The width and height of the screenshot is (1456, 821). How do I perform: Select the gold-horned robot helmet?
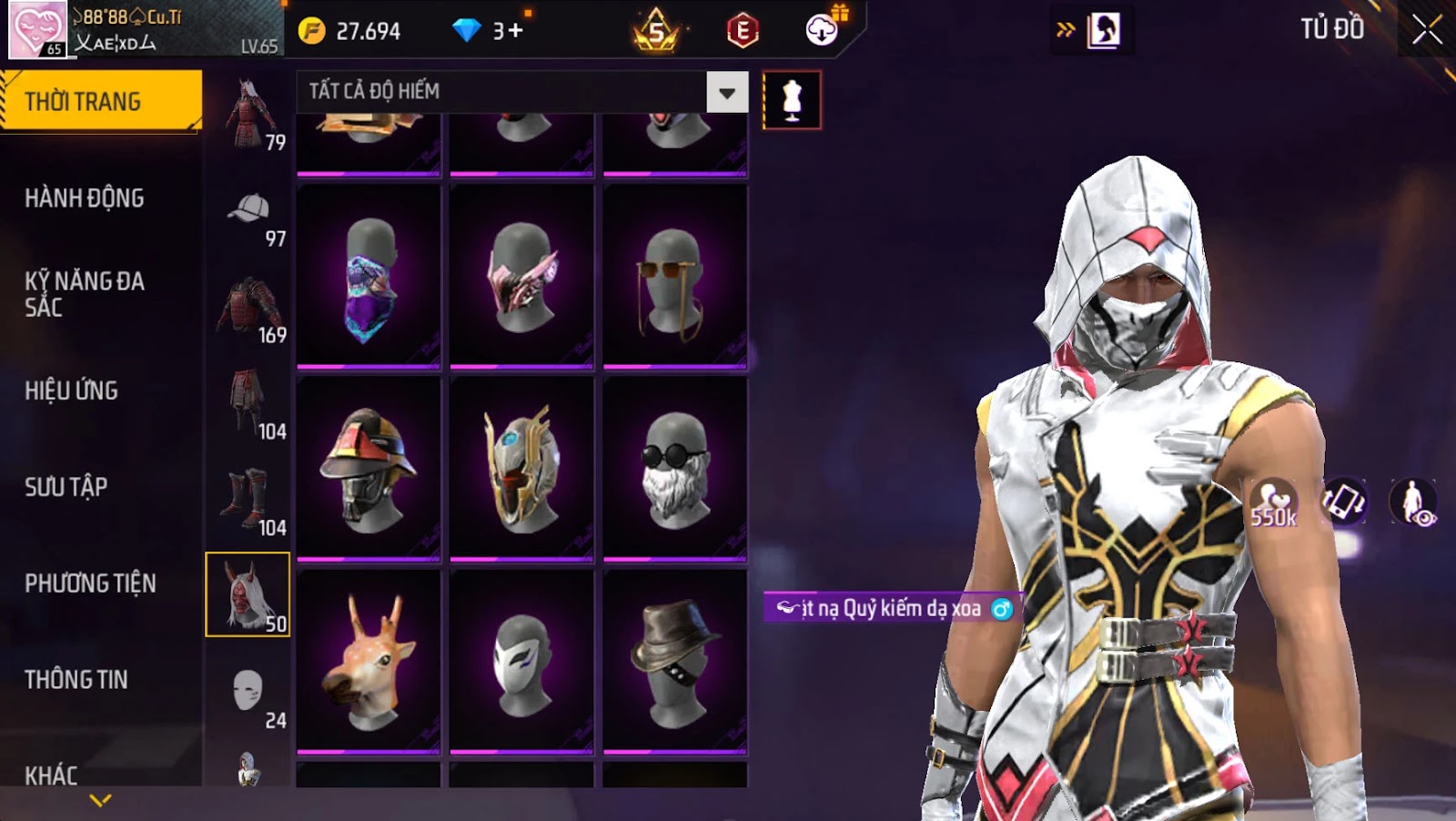[x=521, y=469]
